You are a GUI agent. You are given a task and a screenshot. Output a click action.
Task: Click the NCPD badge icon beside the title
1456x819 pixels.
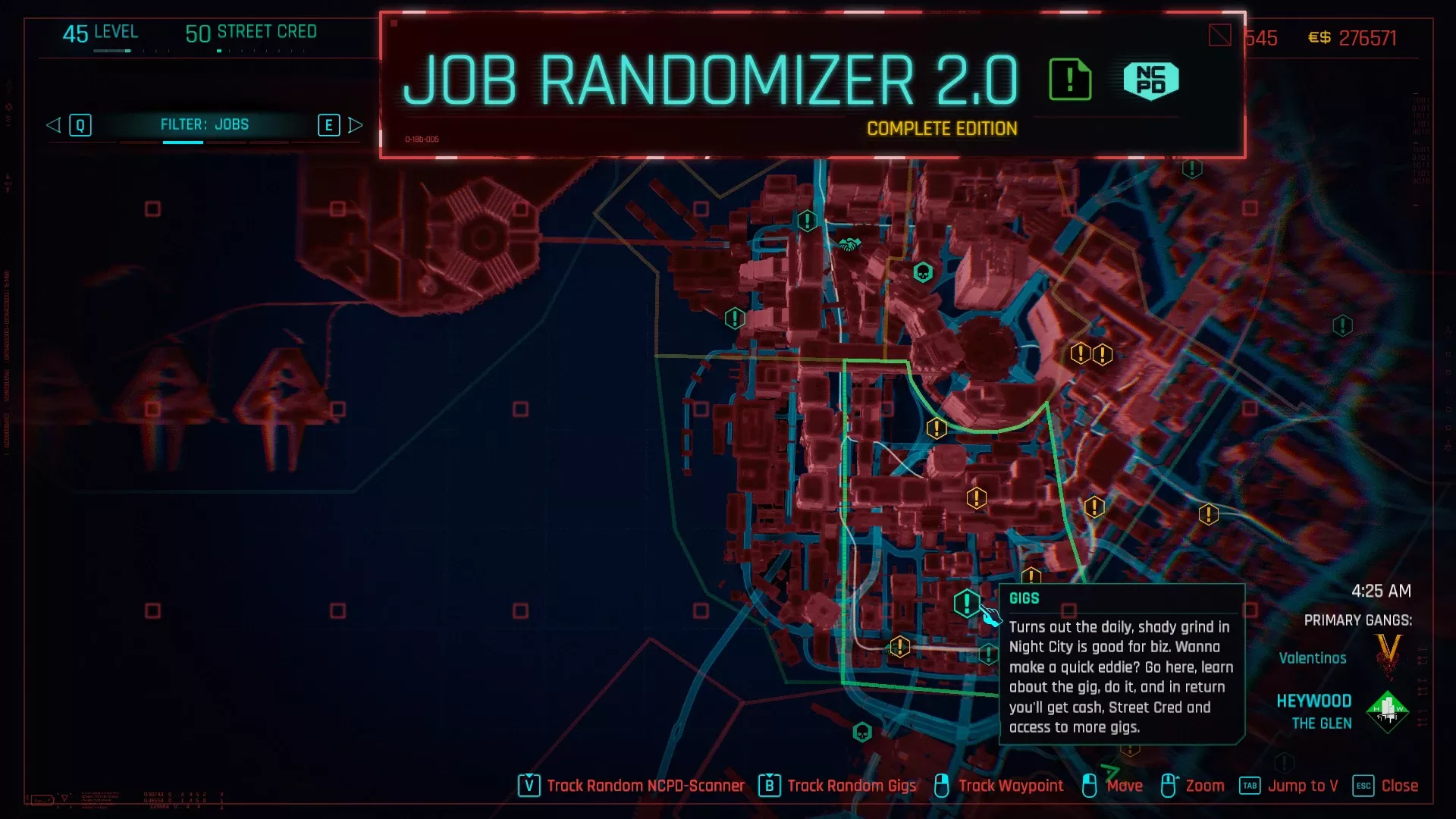(x=1150, y=81)
